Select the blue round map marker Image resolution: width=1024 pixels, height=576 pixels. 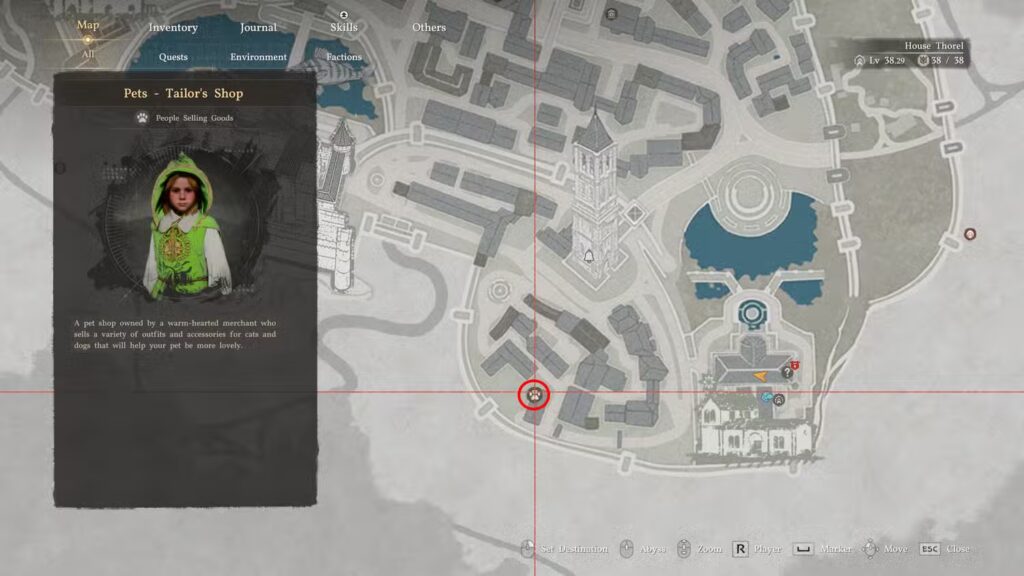[766, 397]
